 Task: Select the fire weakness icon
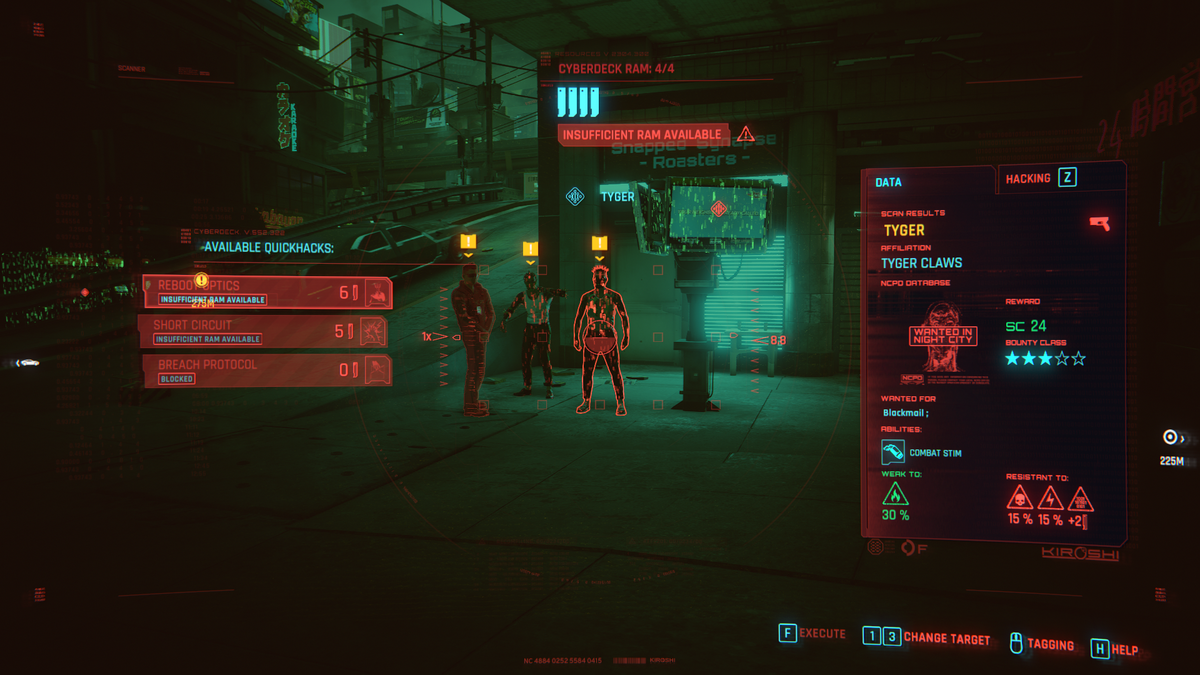[x=895, y=494]
